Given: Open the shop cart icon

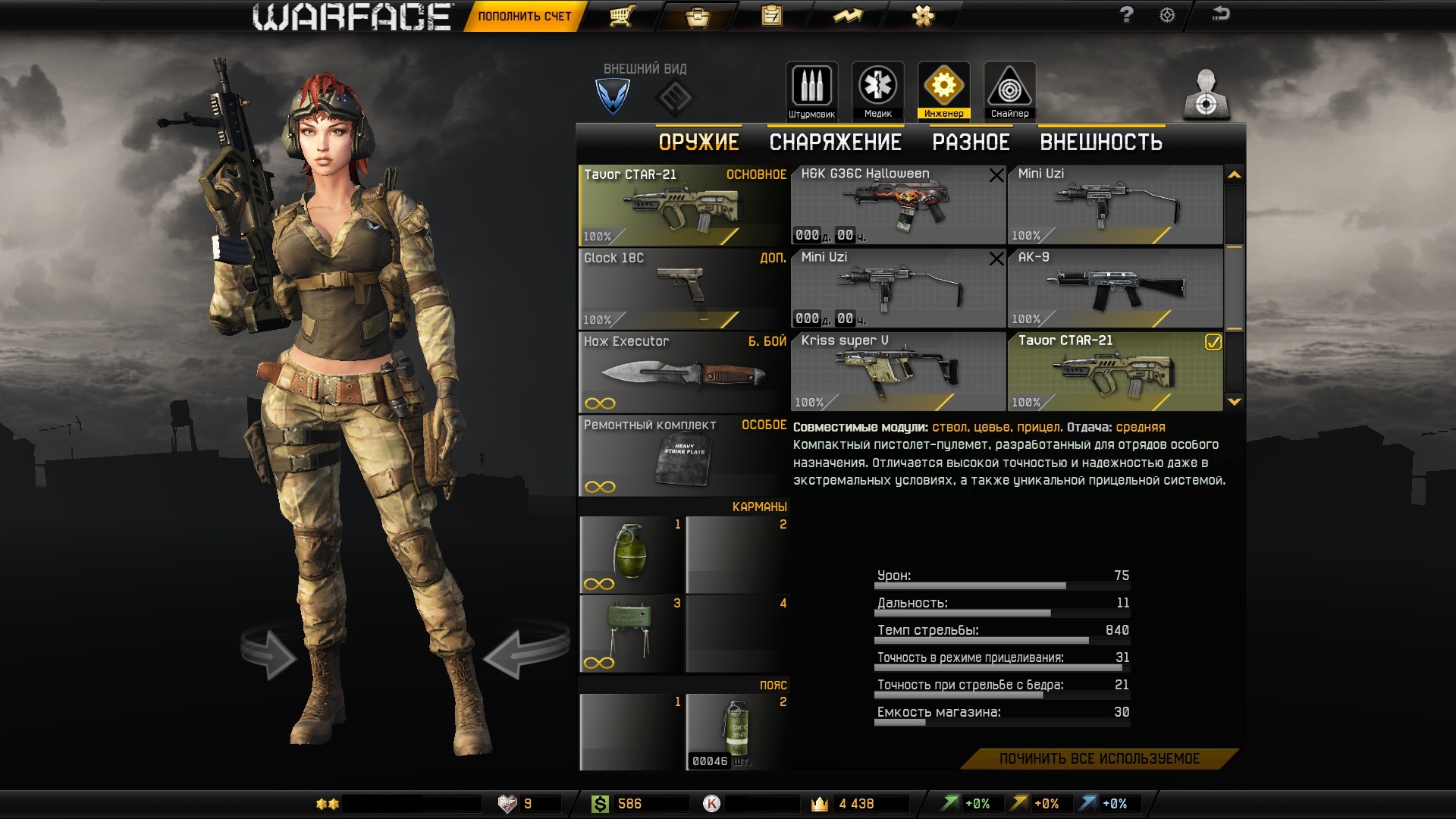Looking at the screenshot, I should [622, 16].
